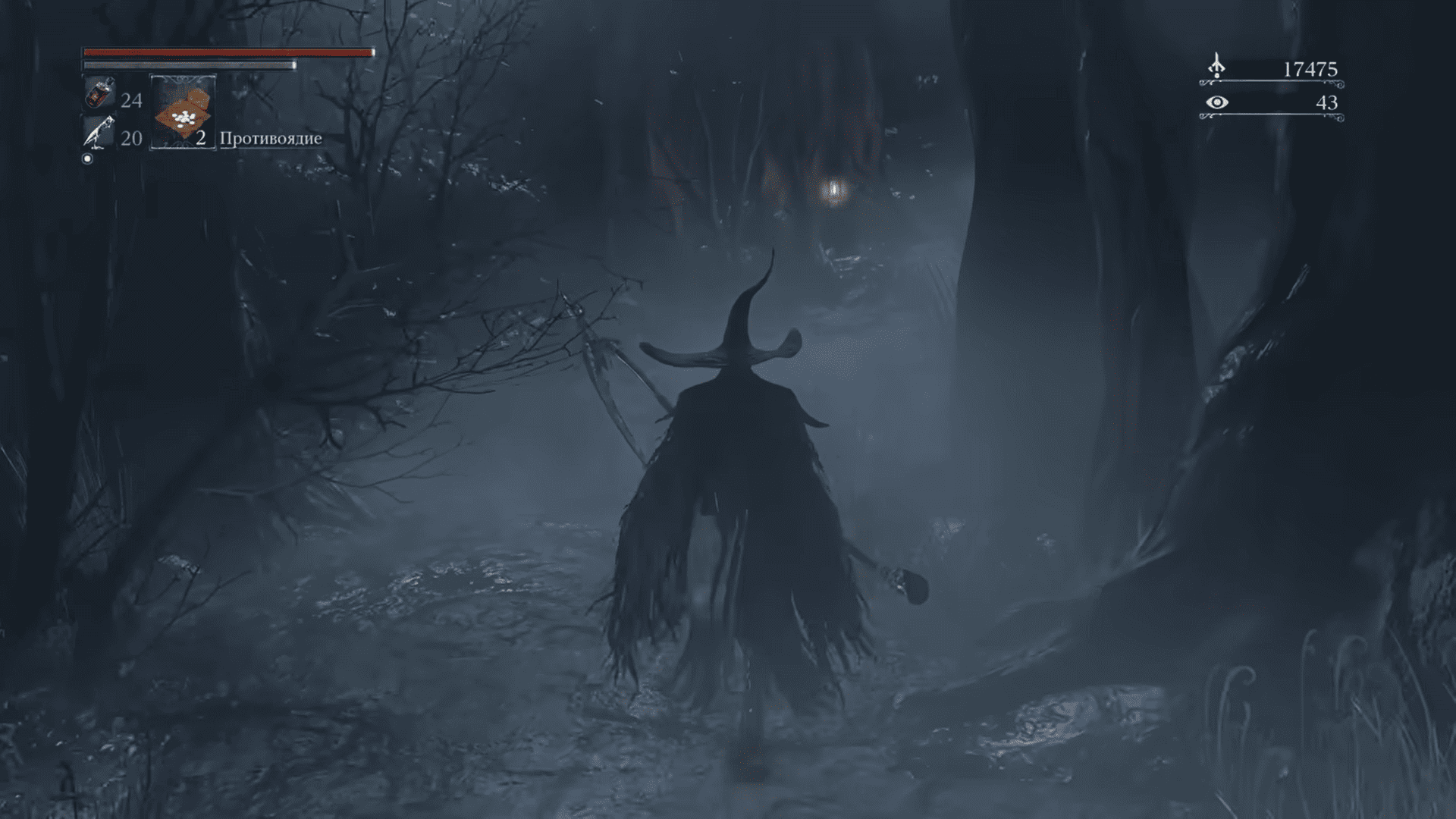Use the Противоядие quick item slot

coord(183,112)
